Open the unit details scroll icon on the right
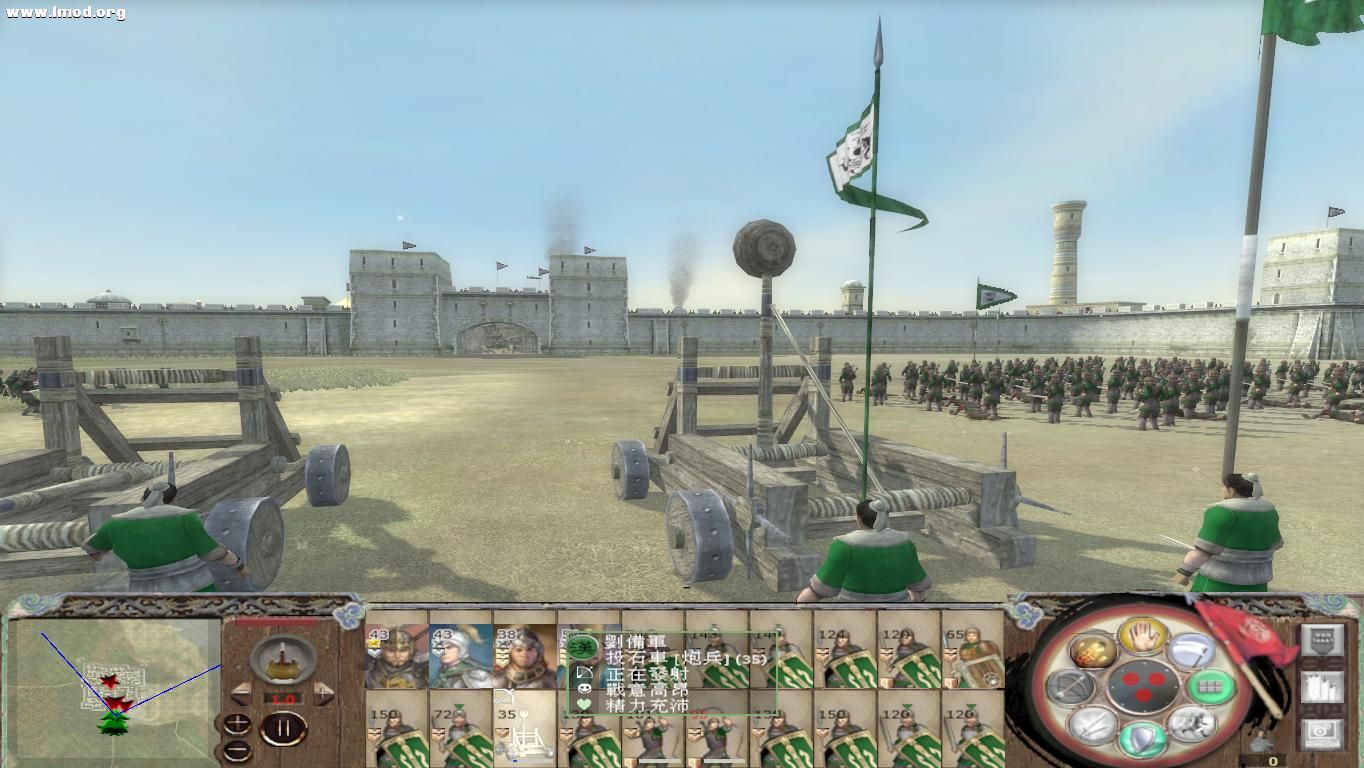Viewport: 1364px width, 768px height. pyautogui.click(x=1323, y=687)
